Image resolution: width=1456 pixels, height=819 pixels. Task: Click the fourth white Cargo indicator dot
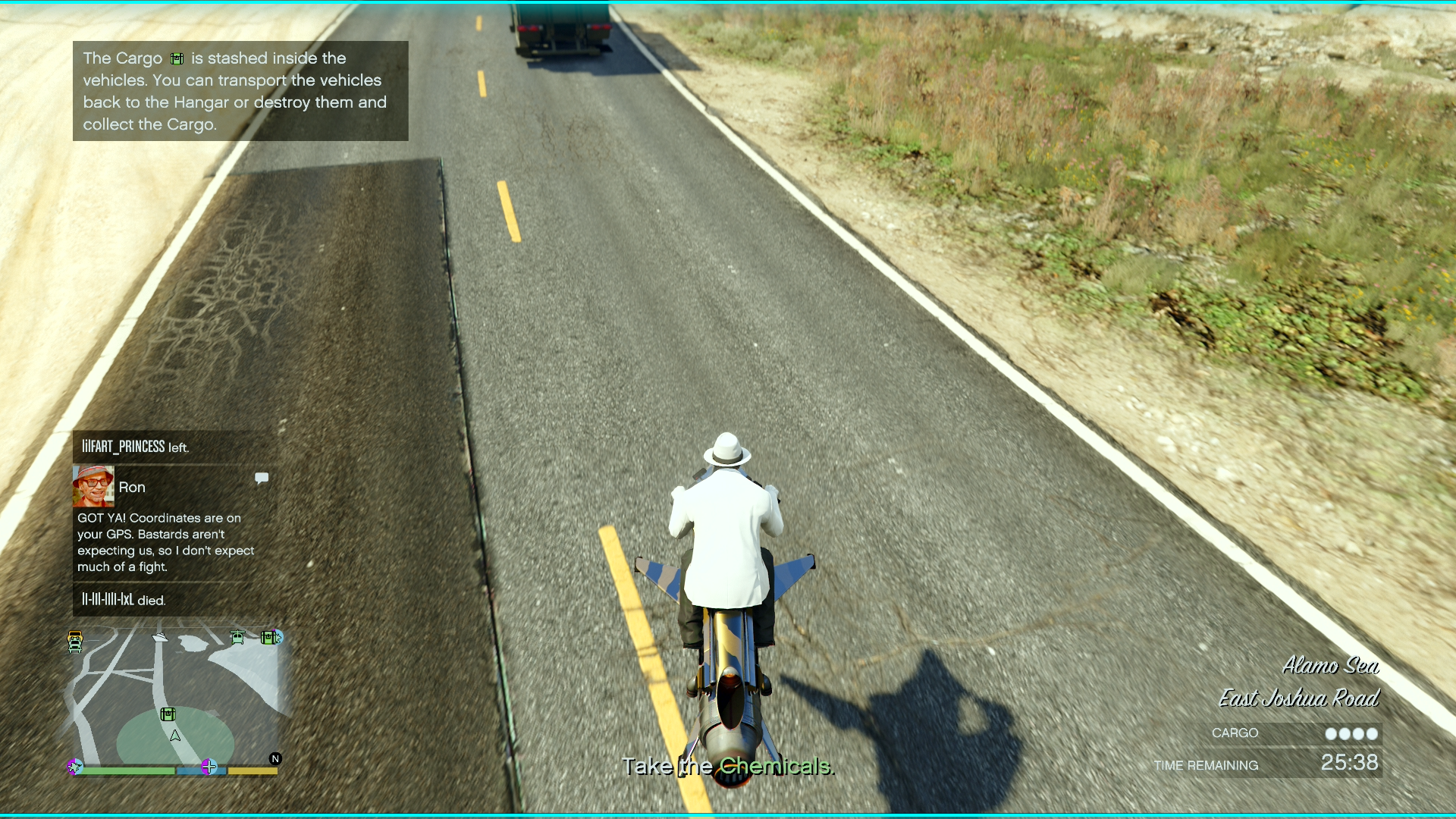click(x=1371, y=733)
